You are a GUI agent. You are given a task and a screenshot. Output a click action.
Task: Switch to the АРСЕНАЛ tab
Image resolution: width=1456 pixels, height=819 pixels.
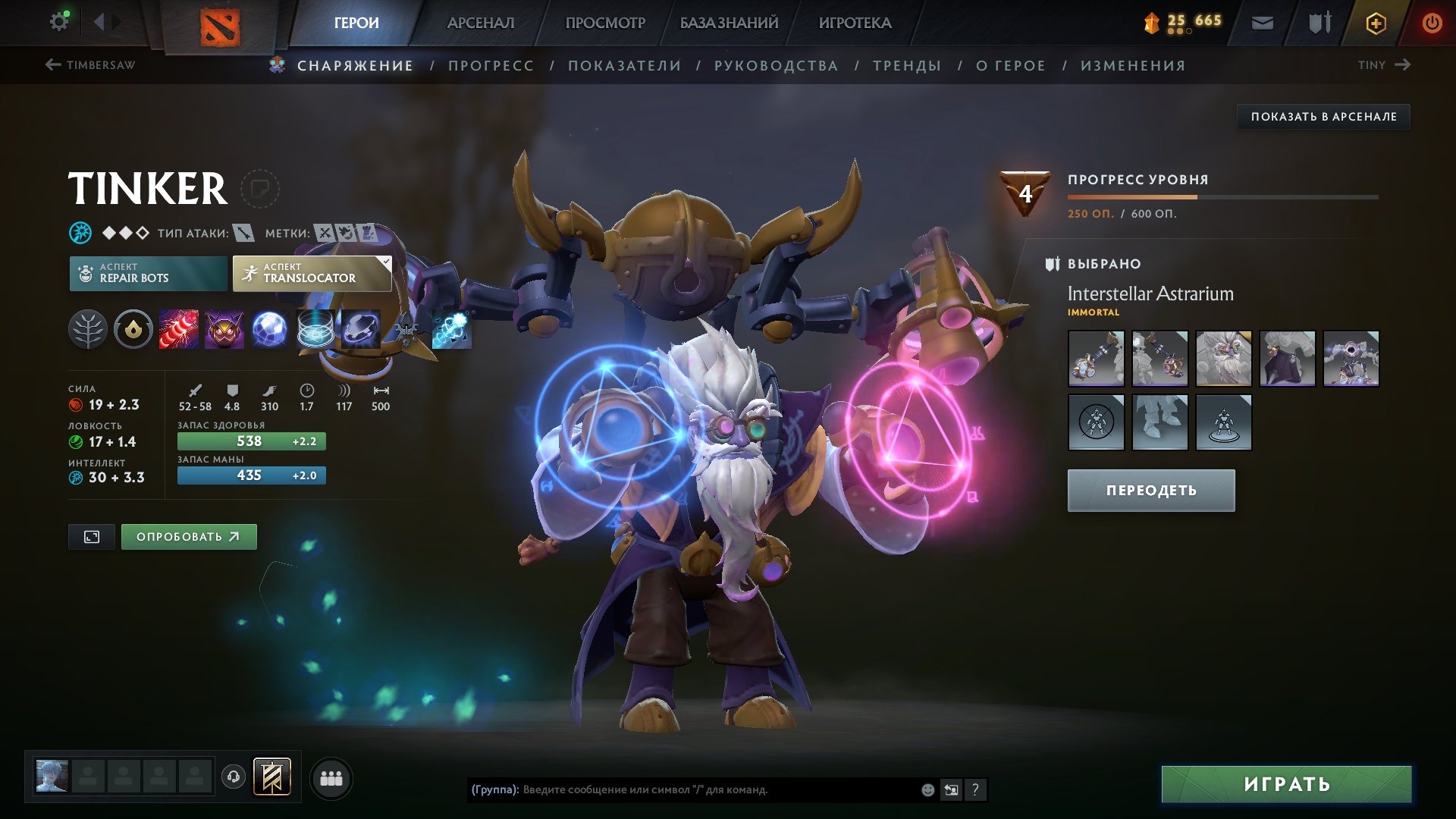[x=480, y=22]
